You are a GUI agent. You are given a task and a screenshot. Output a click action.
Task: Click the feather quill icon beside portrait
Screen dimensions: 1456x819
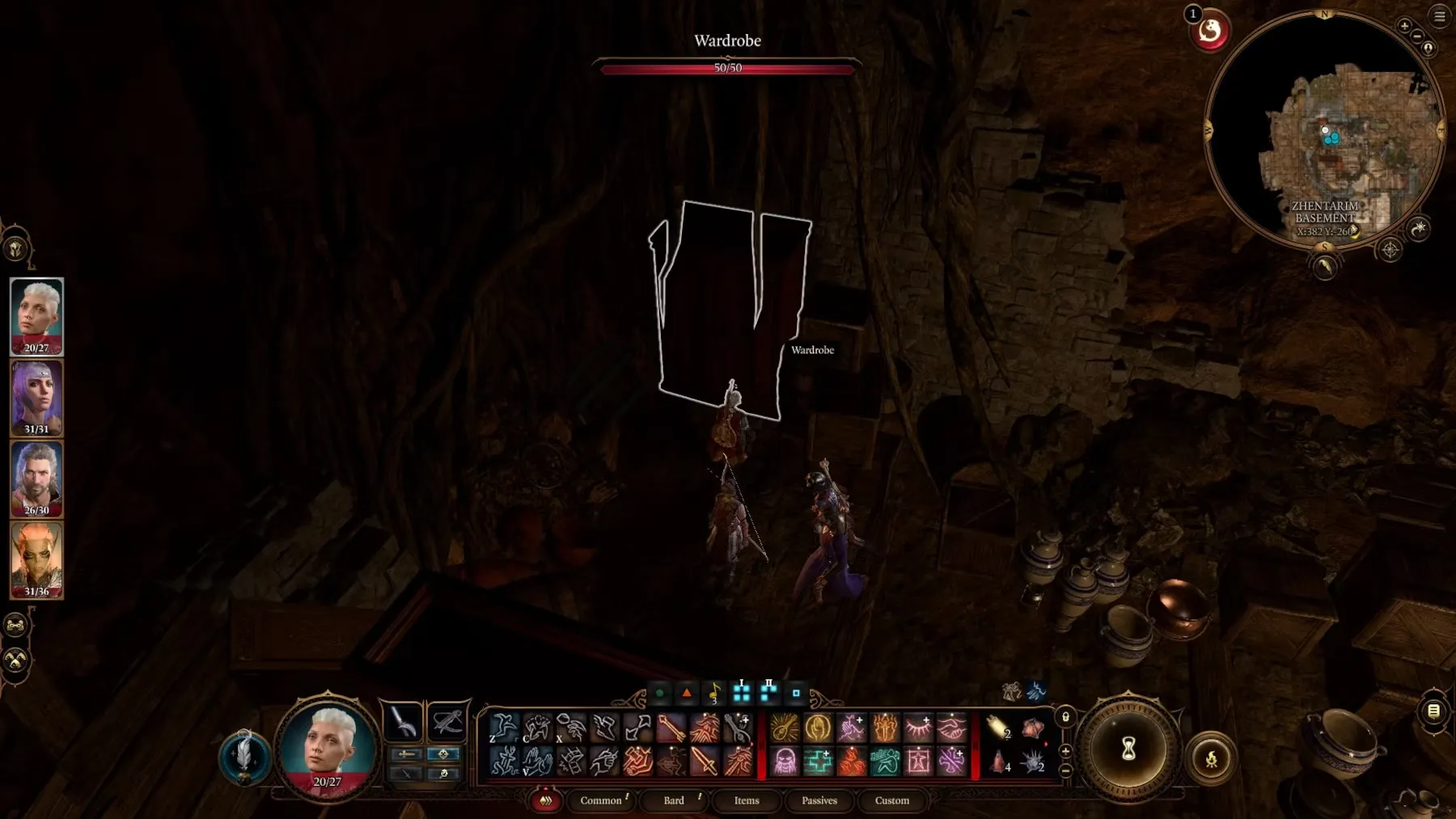click(x=244, y=757)
